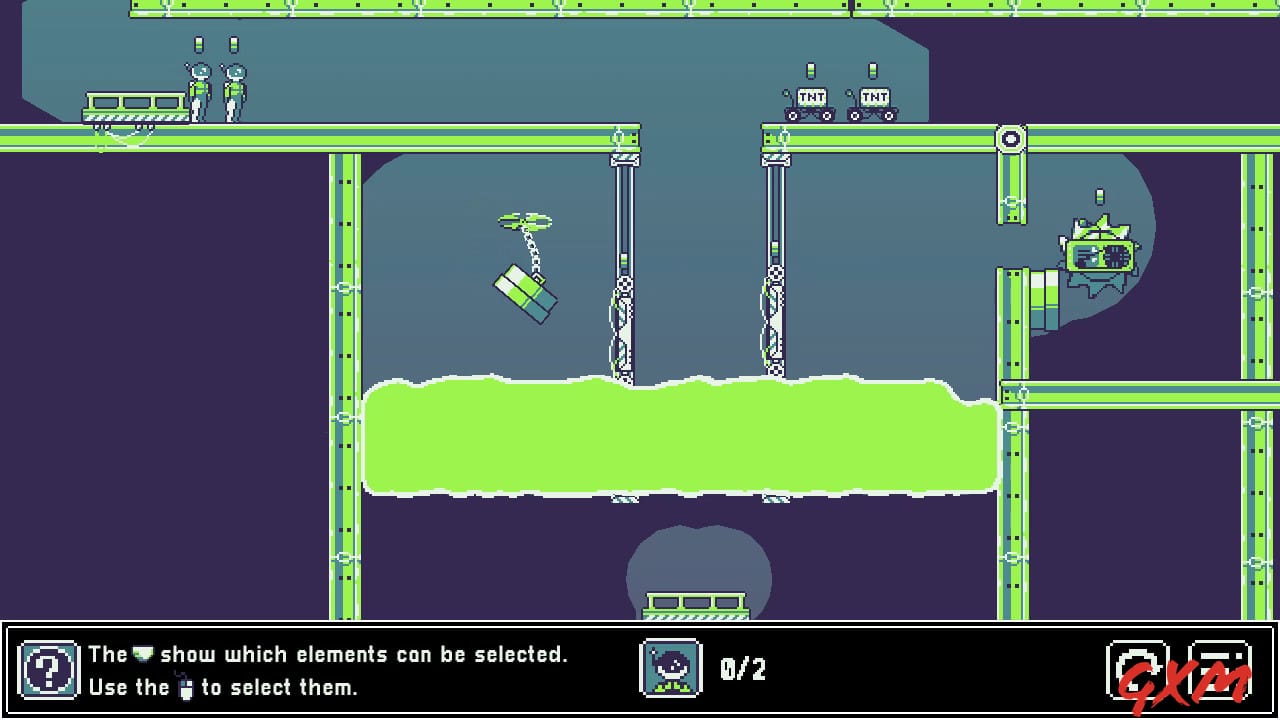The width and height of the screenshot is (1280, 720).
Task: Click the hanging striped crate
Action: (528, 294)
